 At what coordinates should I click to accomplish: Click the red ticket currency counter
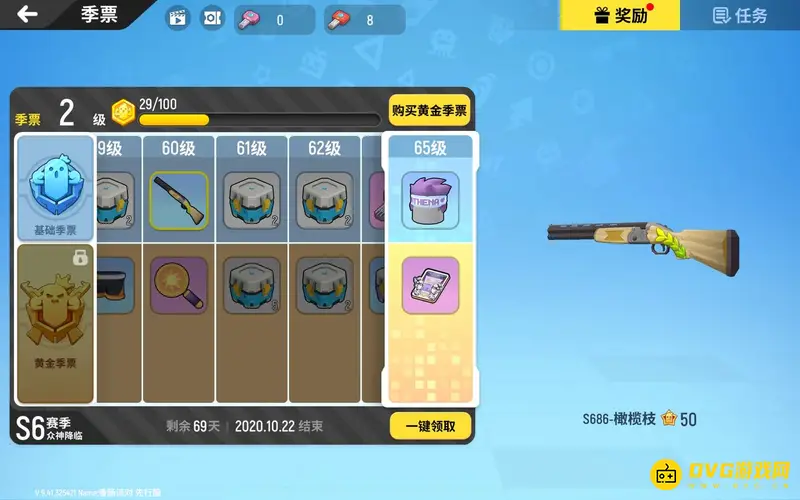(x=363, y=19)
